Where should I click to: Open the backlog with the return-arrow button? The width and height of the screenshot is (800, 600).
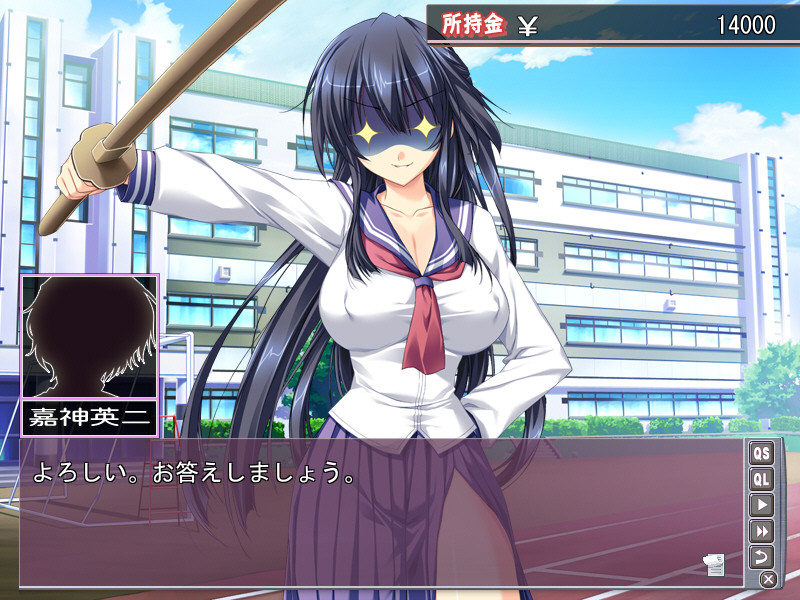tap(762, 556)
